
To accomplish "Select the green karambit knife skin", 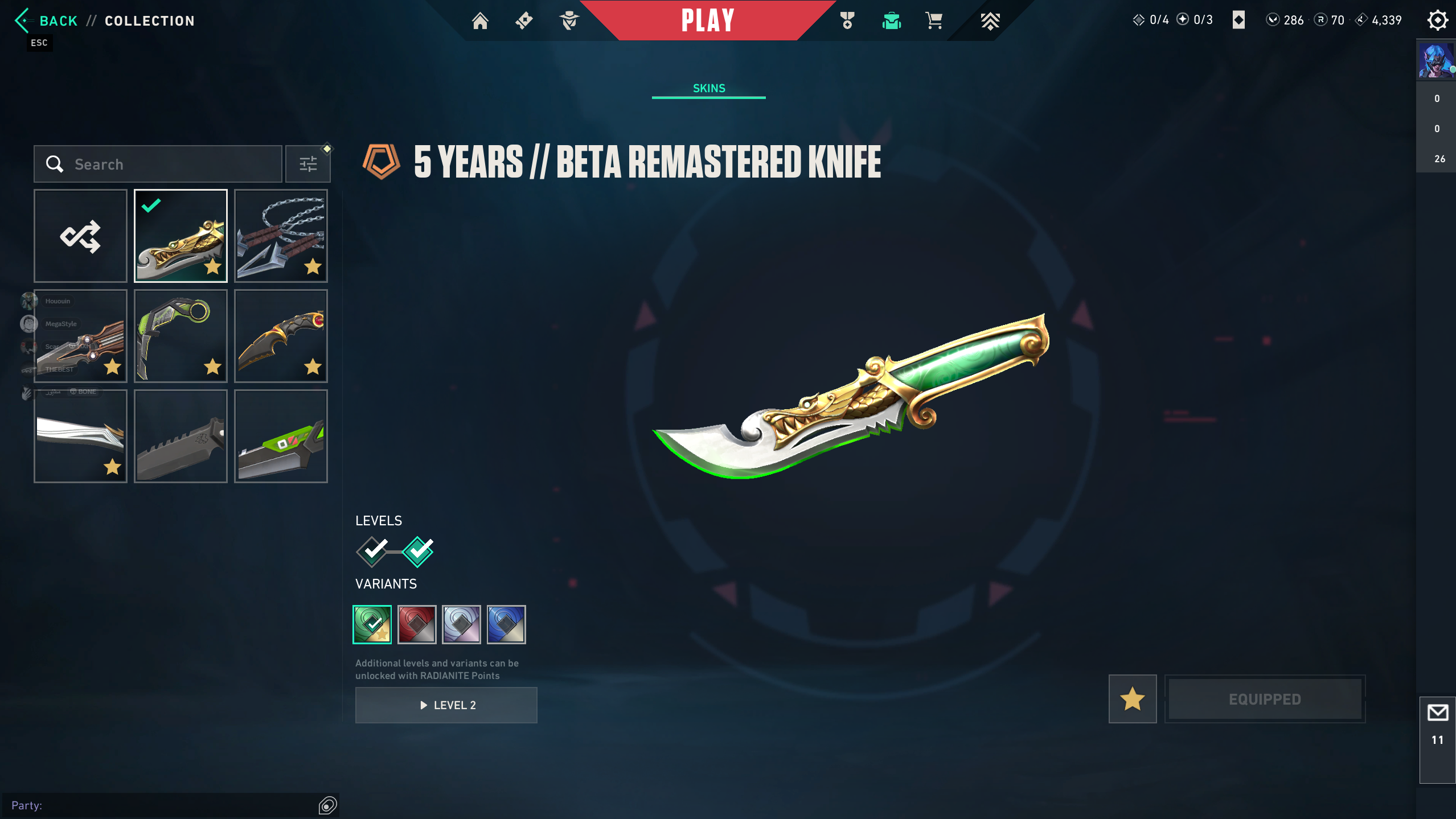I will click(x=181, y=336).
